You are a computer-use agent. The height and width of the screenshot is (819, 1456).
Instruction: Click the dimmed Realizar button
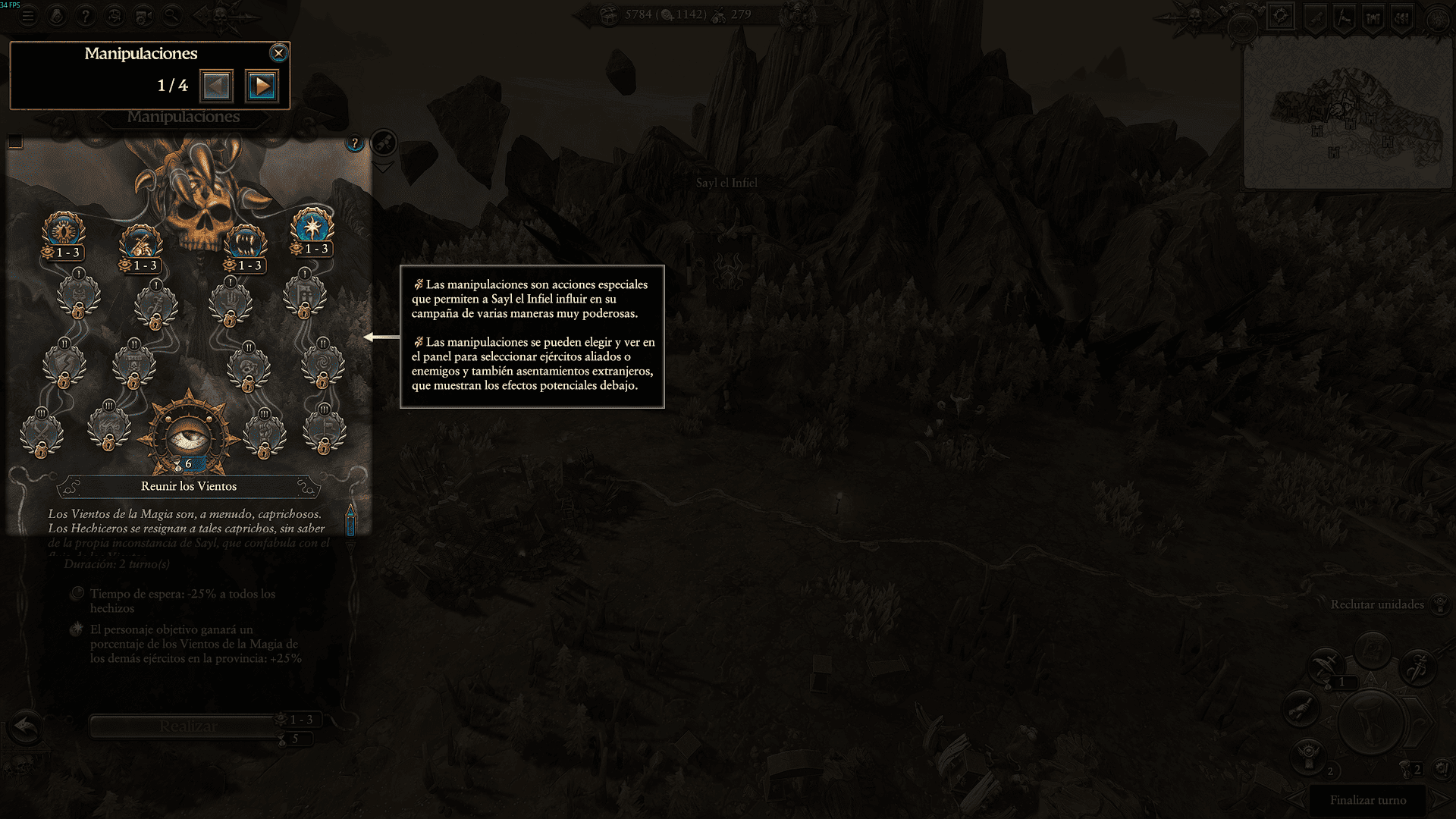click(188, 726)
